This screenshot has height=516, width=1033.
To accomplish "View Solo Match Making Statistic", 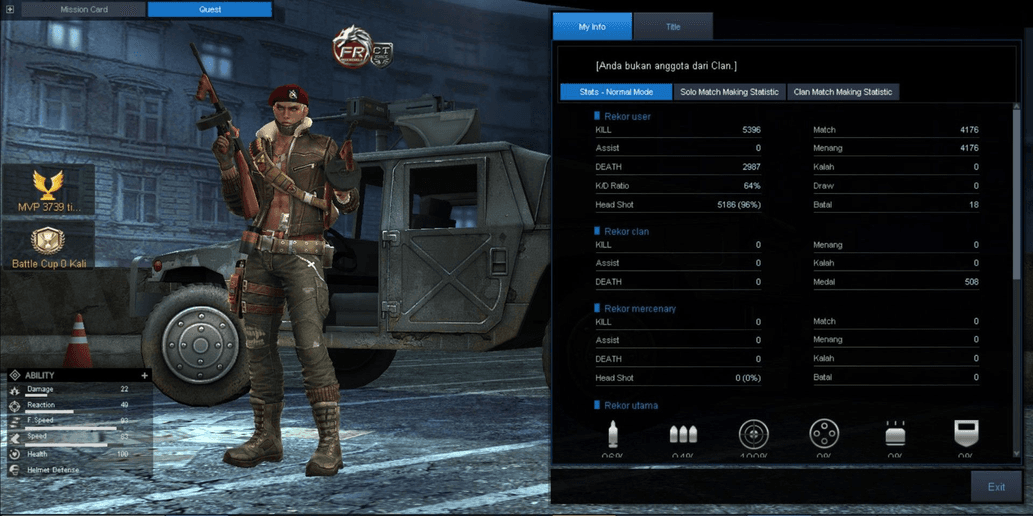I will [729, 92].
